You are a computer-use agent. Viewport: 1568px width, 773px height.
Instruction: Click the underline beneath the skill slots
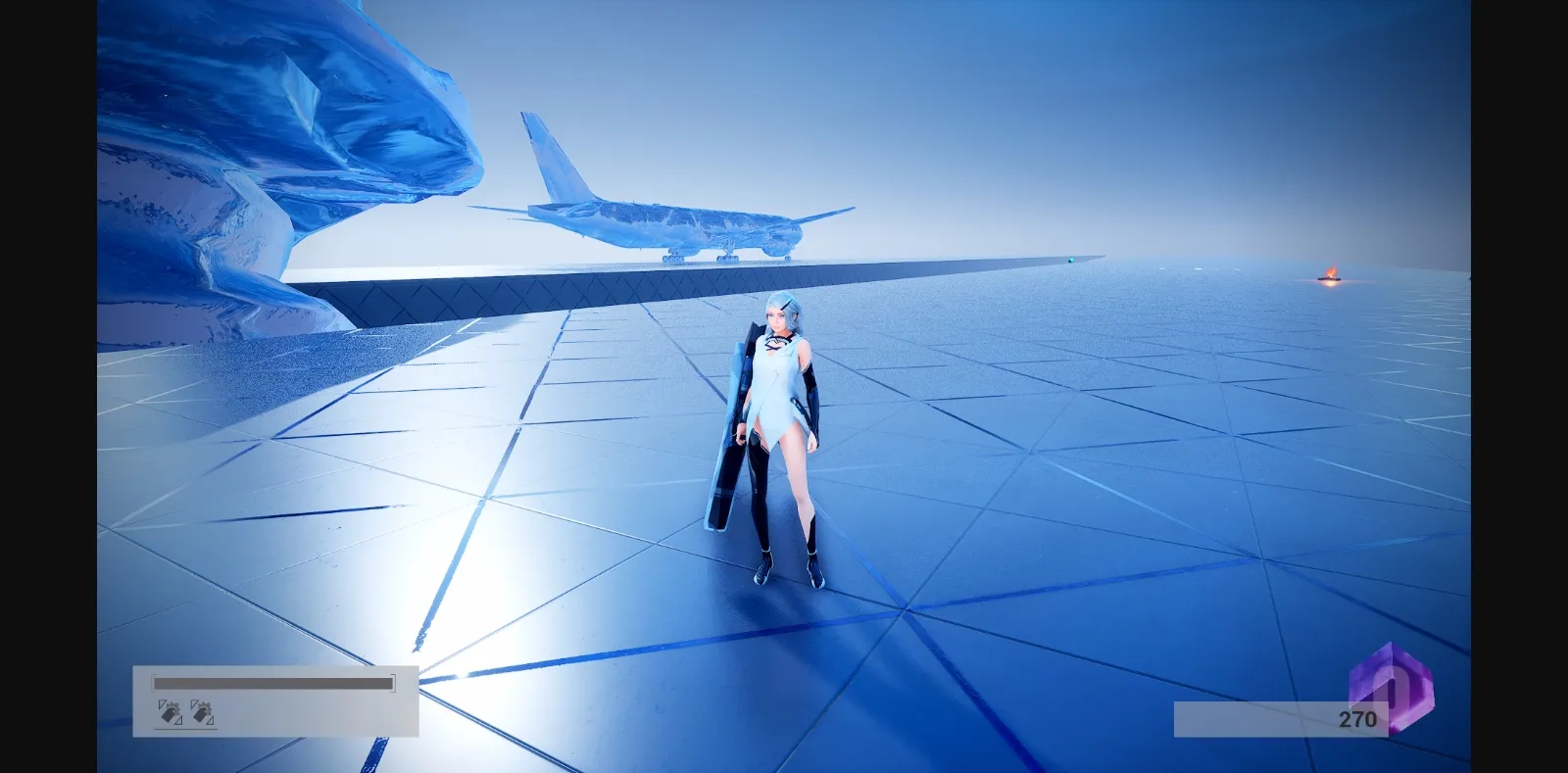coord(186,729)
